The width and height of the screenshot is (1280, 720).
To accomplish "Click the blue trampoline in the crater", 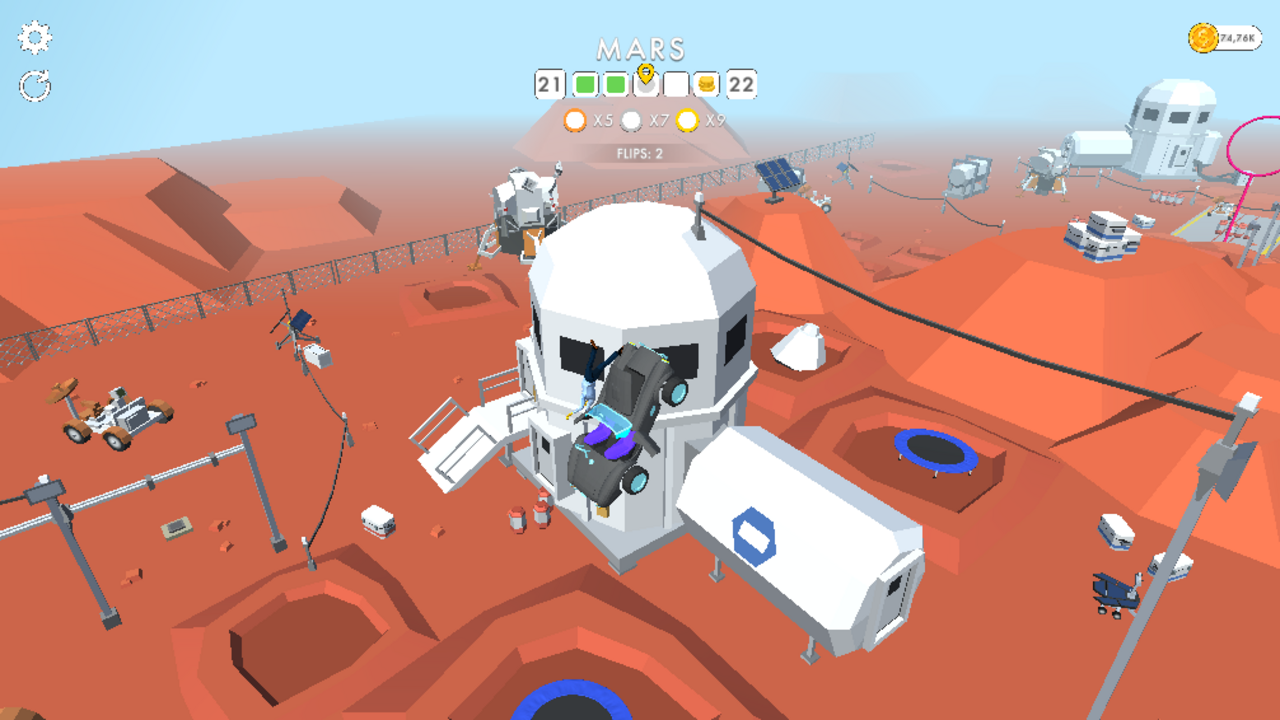I will point(938,448).
